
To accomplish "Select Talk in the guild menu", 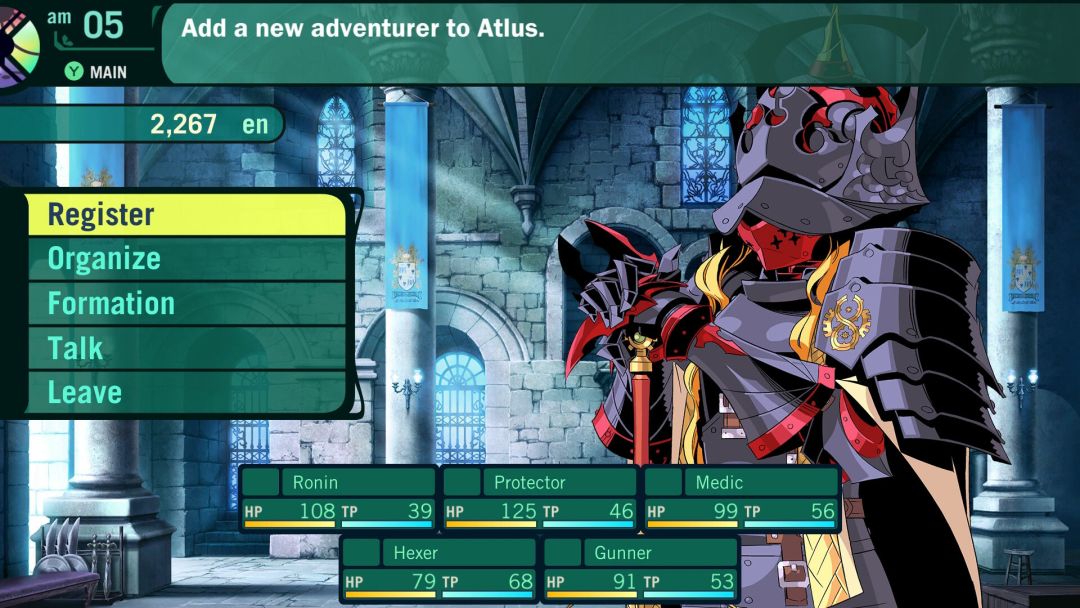I will point(185,348).
